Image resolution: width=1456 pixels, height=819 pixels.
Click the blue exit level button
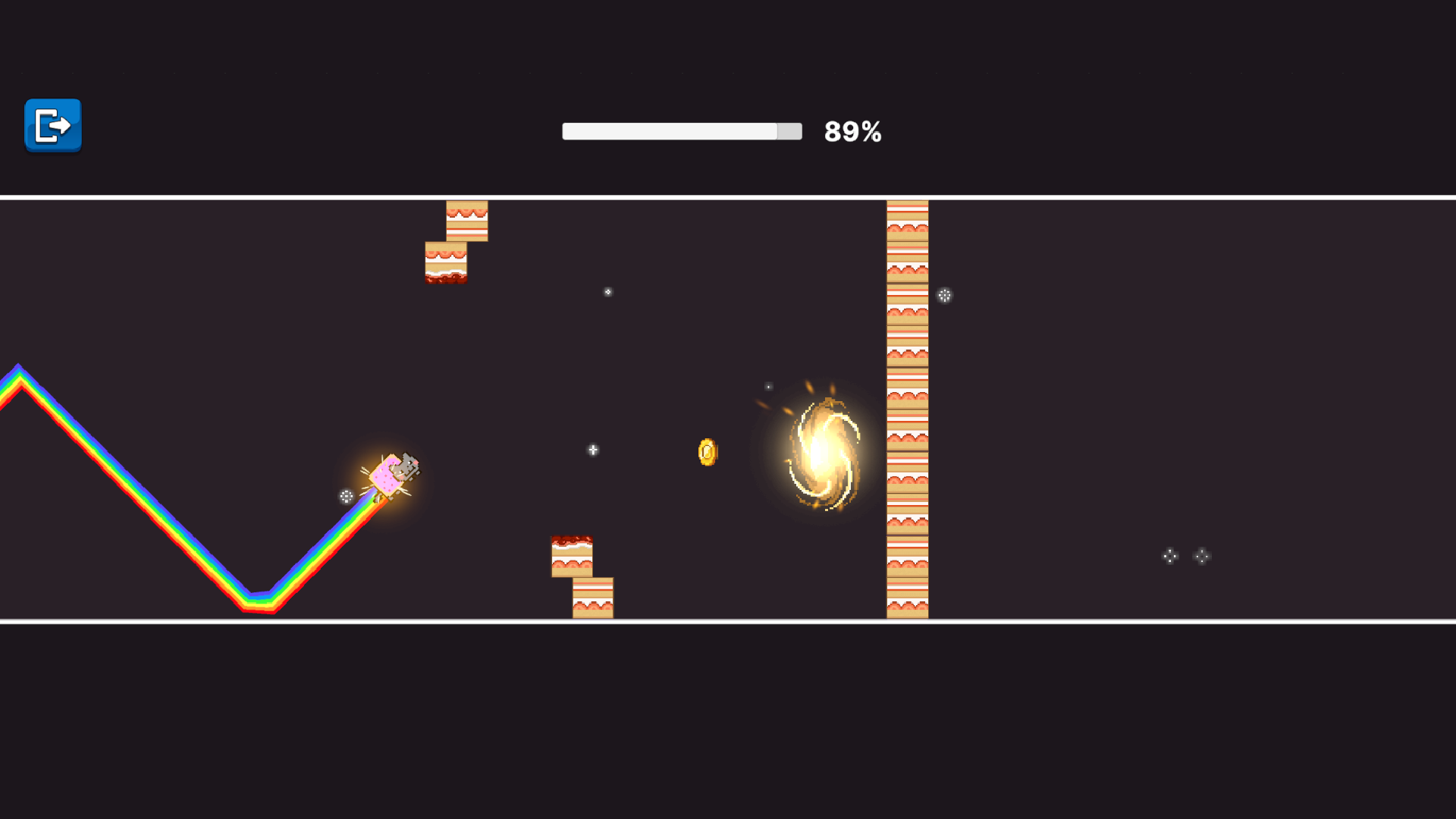pyautogui.click(x=52, y=126)
